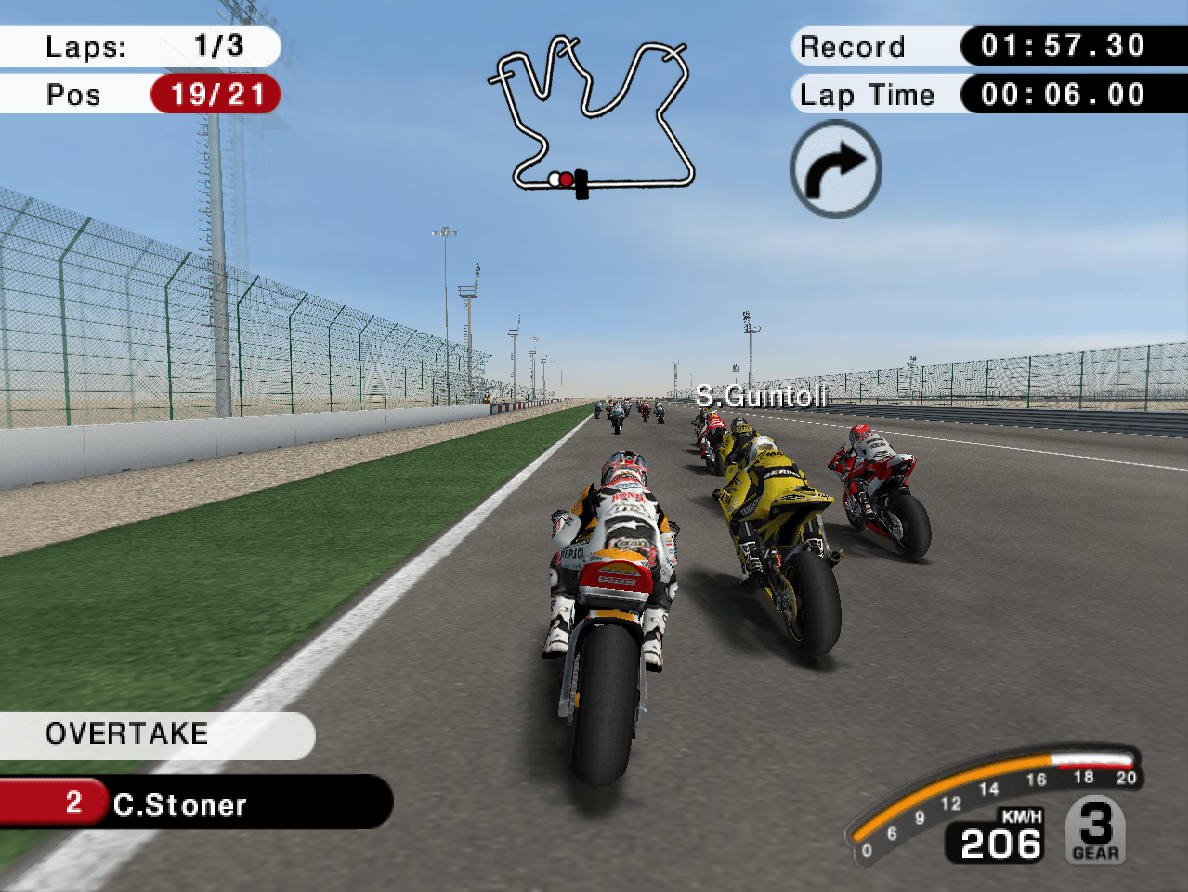The image size is (1188, 892).
Task: Click the C.Stoner overtake target row
Action: click(x=195, y=803)
